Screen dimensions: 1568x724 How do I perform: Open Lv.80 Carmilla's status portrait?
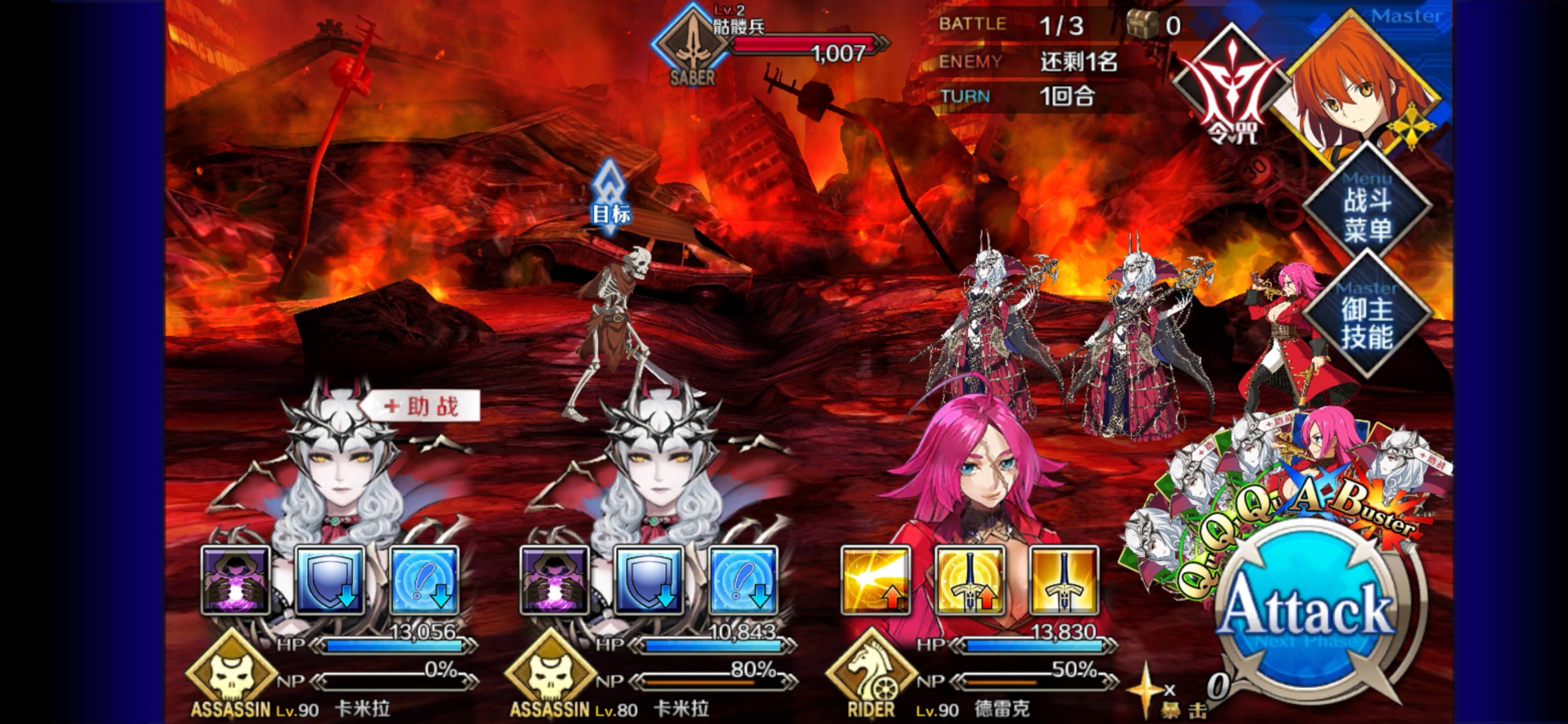coord(658,475)
